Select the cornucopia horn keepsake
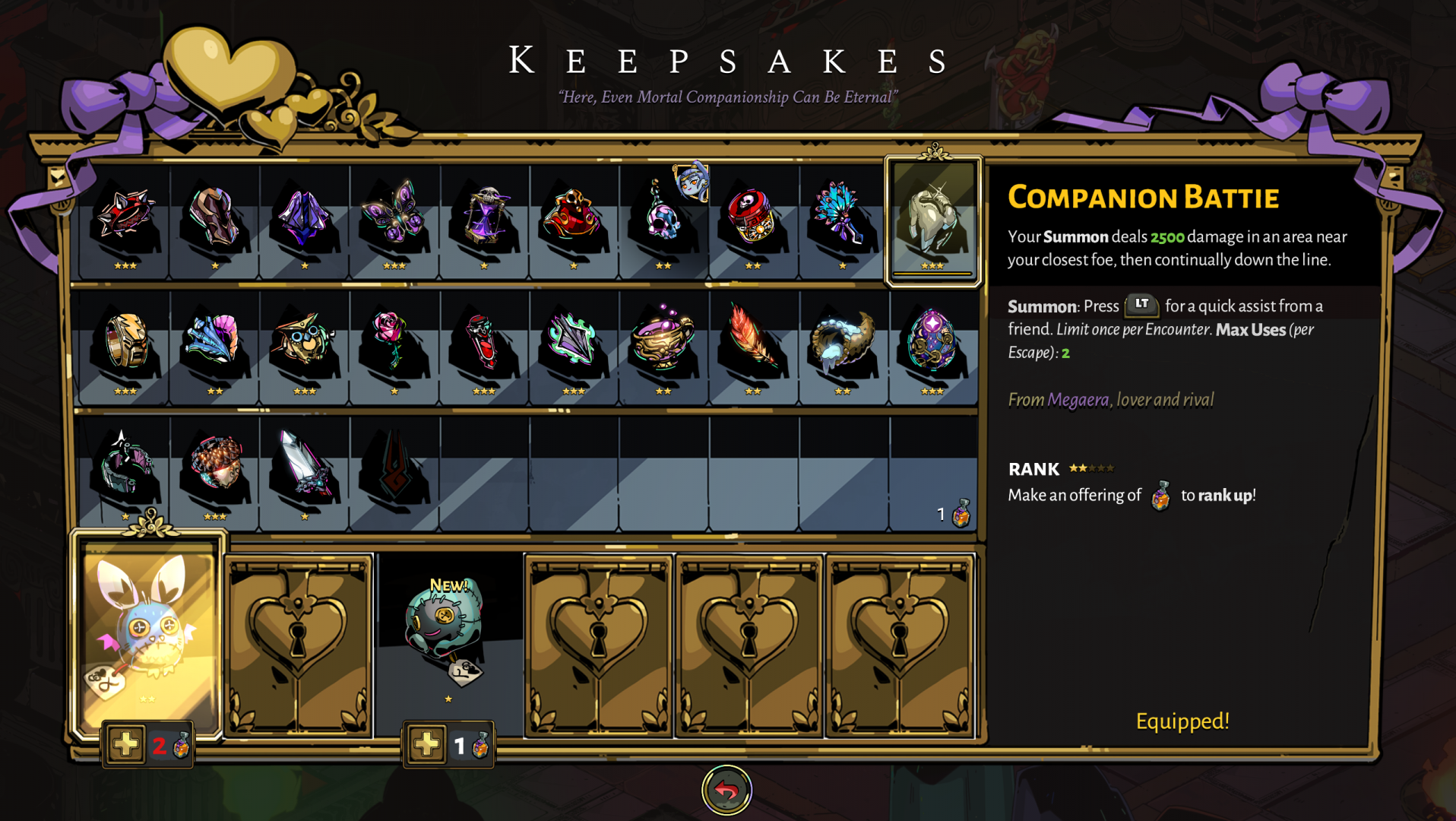1456x821 pixels. click(x=842, y=341)
